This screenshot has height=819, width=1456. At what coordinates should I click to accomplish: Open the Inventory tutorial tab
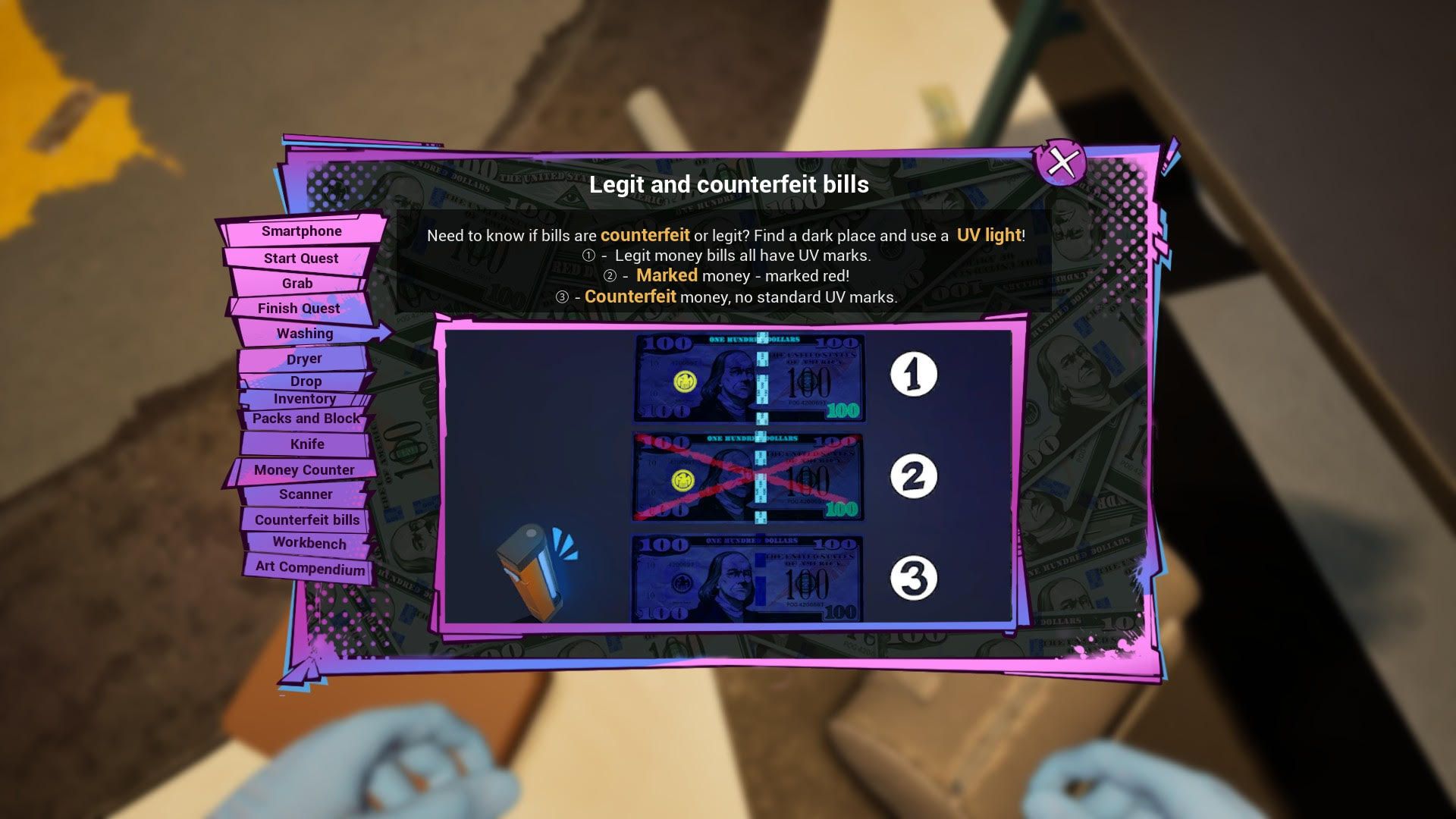point(306,398)
